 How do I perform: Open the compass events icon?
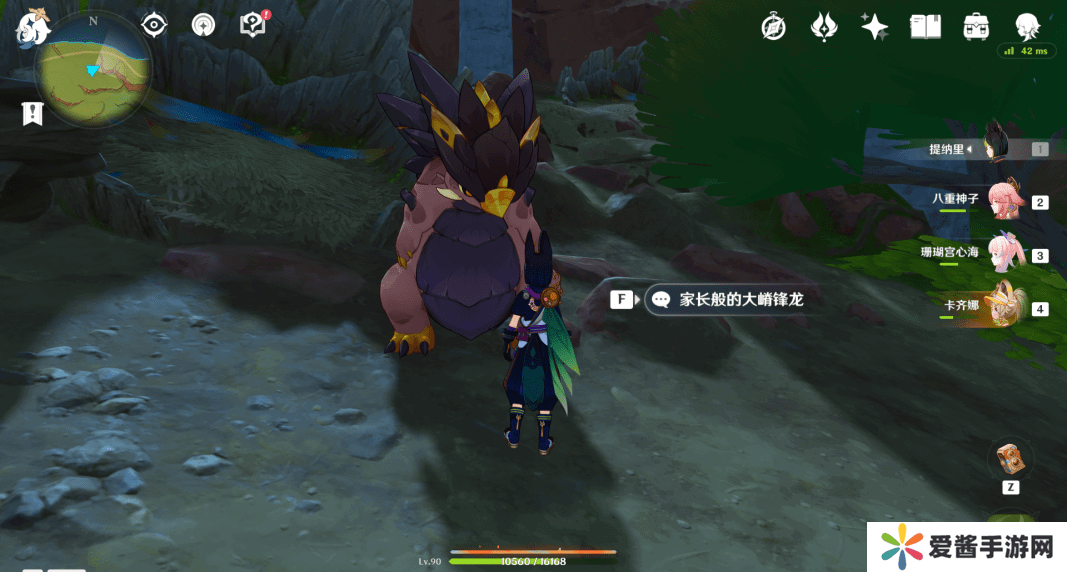pyautogui.click(x=773, y=27)
